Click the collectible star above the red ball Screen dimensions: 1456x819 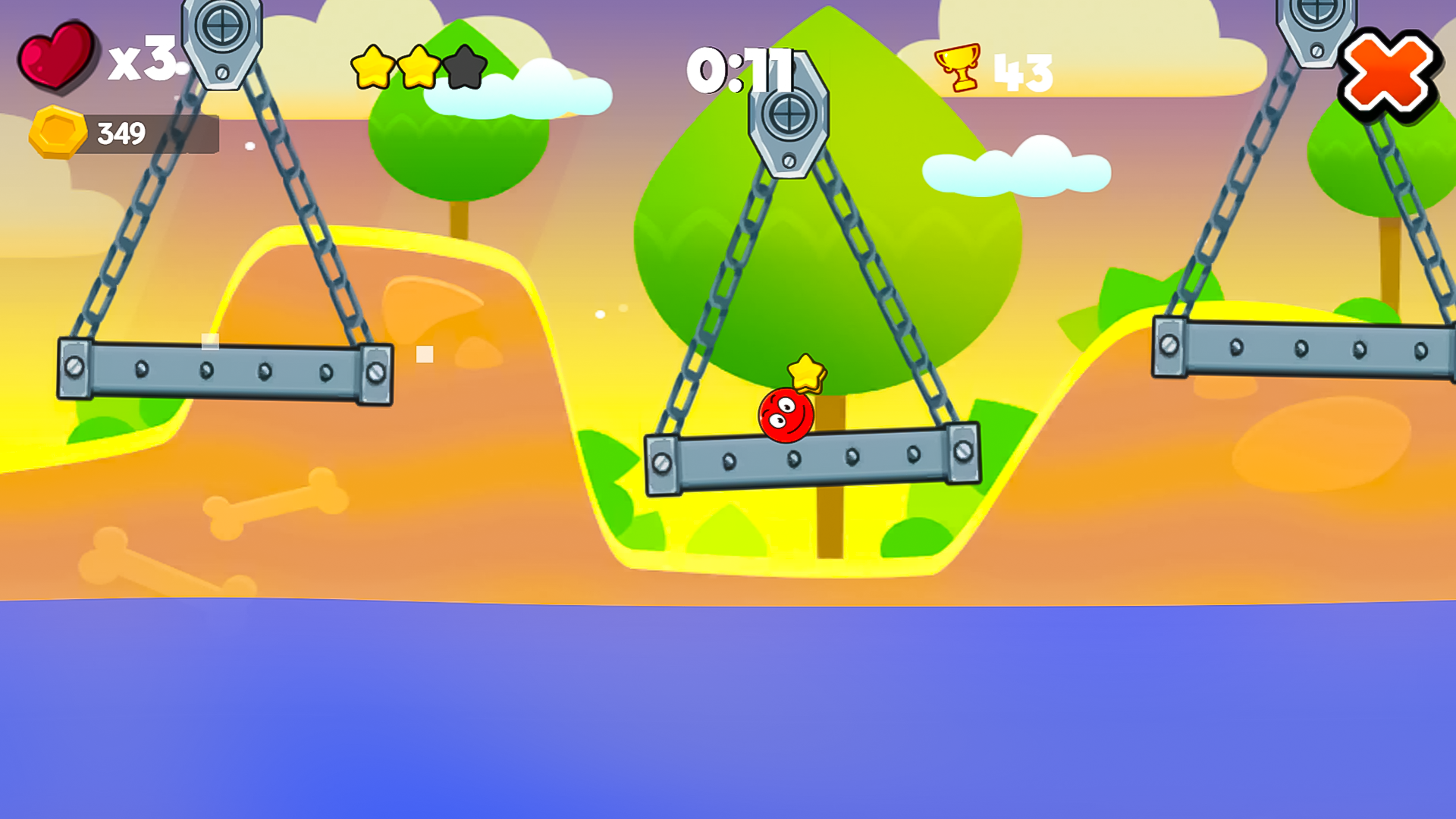806,375
